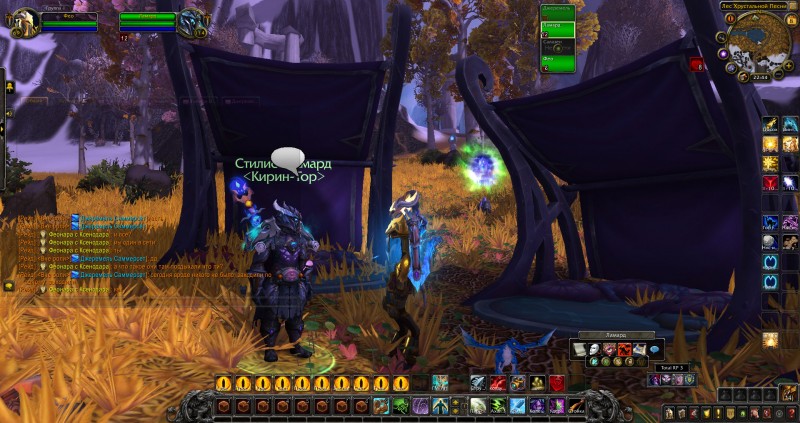Open the chat menu speech bubble button
The image size is (800, 423).
[x=8, y=286]
